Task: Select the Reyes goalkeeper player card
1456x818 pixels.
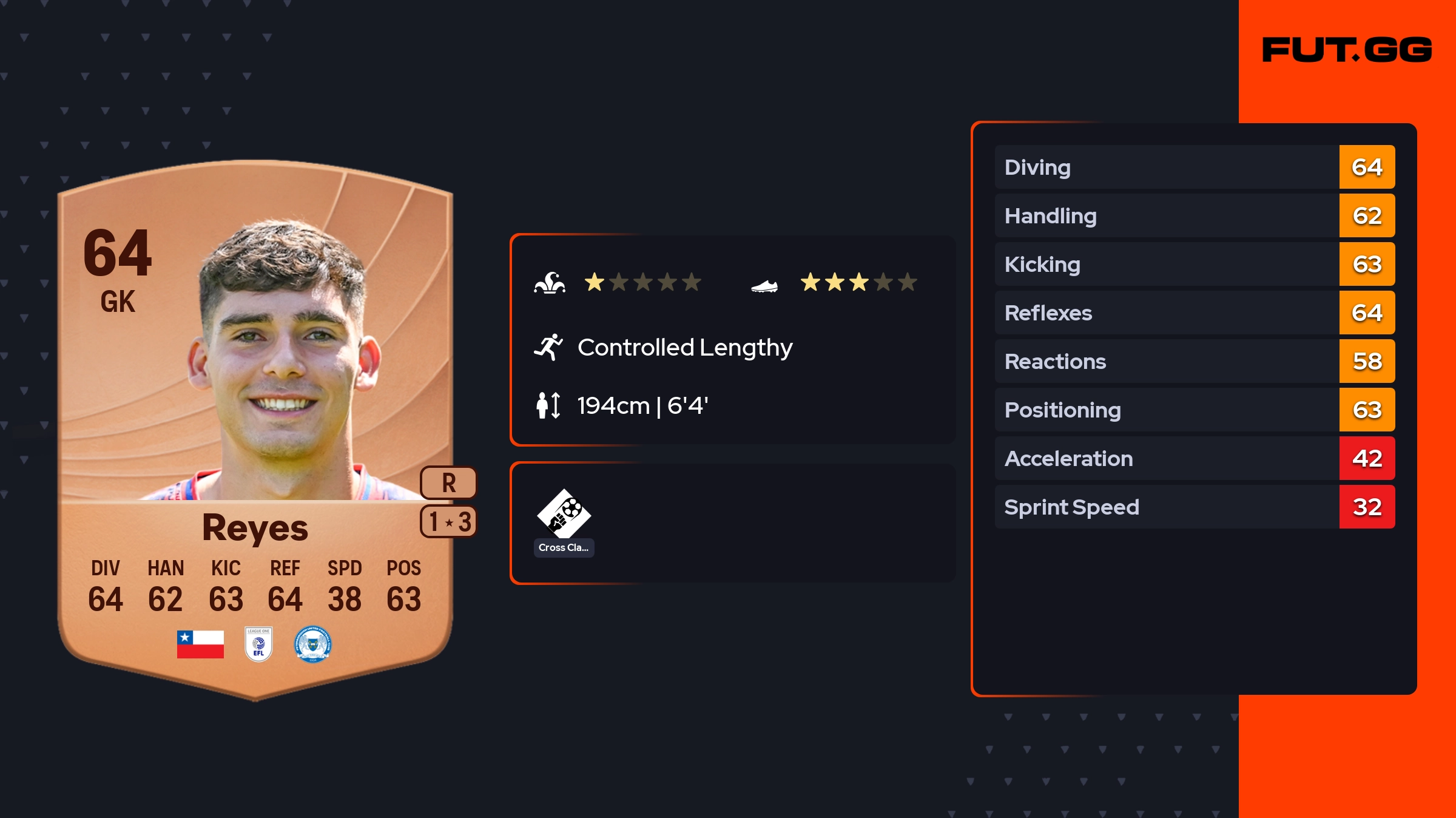Action: [x=255, y=425]
